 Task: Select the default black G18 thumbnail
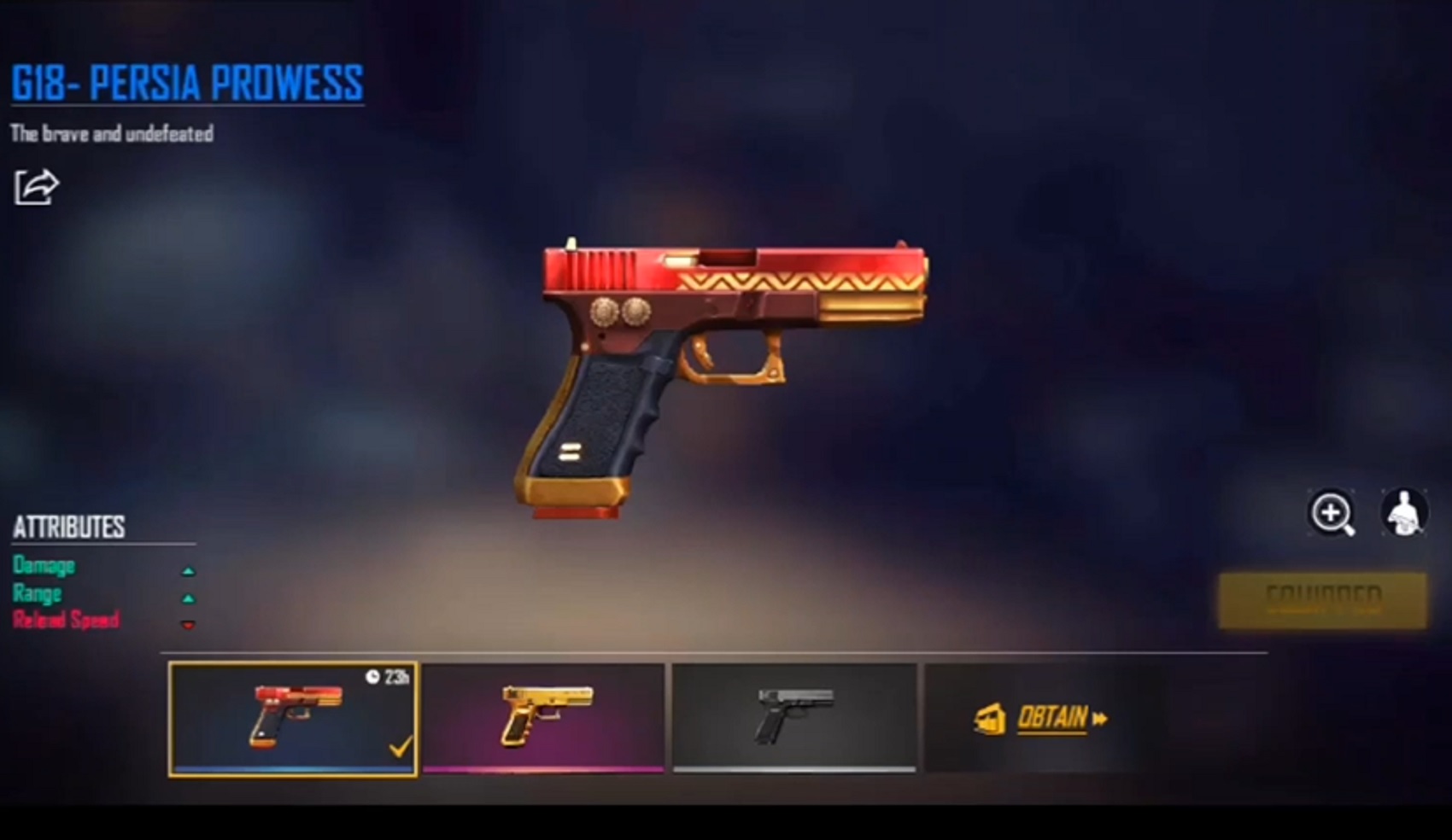(793, 717)
